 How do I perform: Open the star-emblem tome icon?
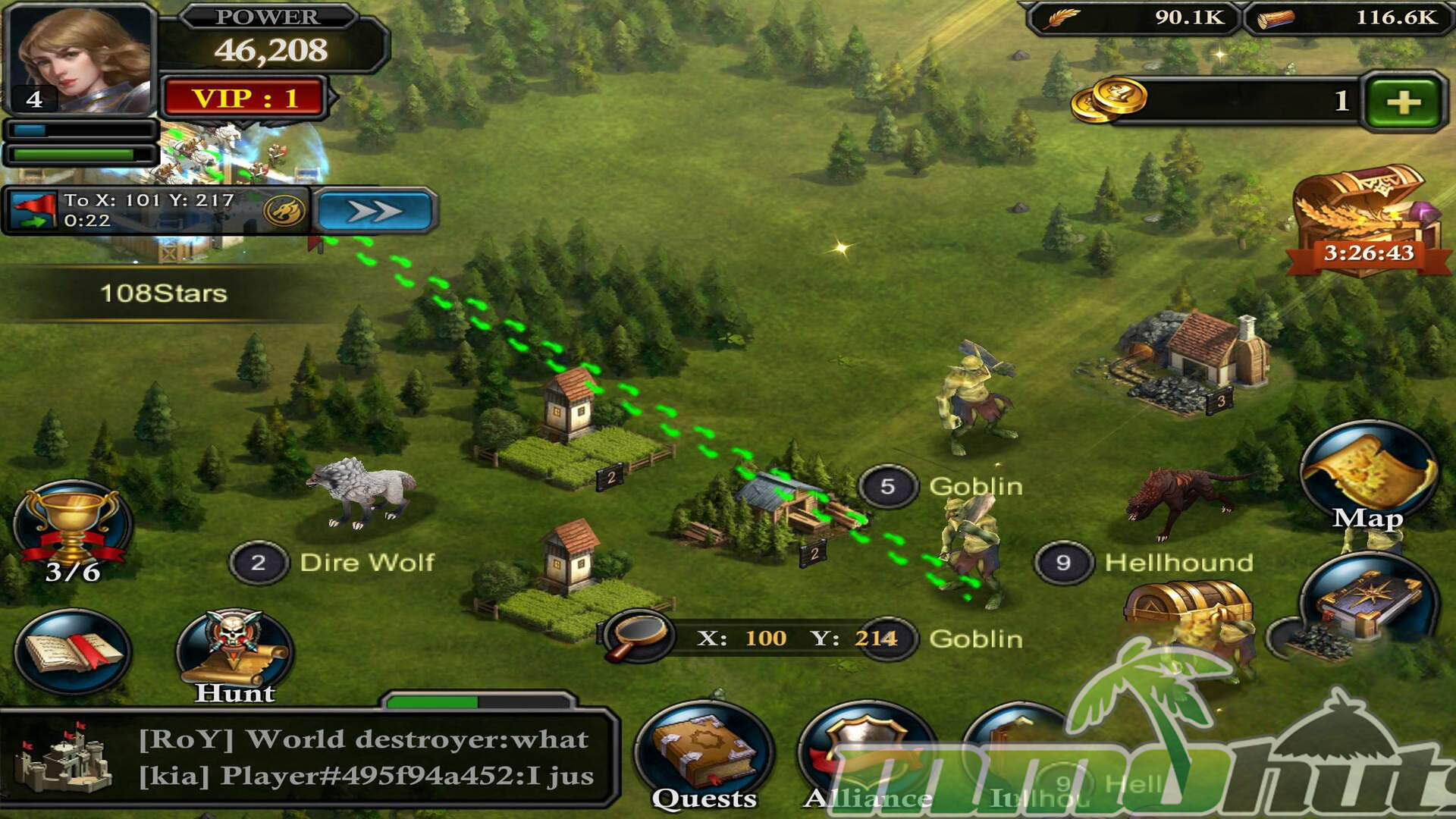[x=1369, y=603]
